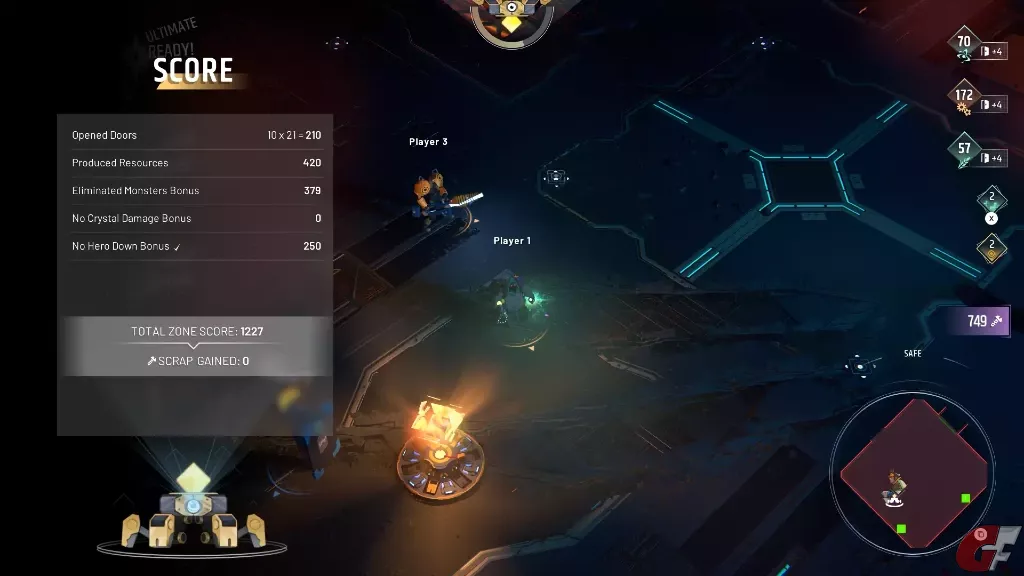The image size is (1024, 576).
Task: Click the food resource diamond showing 57
Action: (964, 151)
